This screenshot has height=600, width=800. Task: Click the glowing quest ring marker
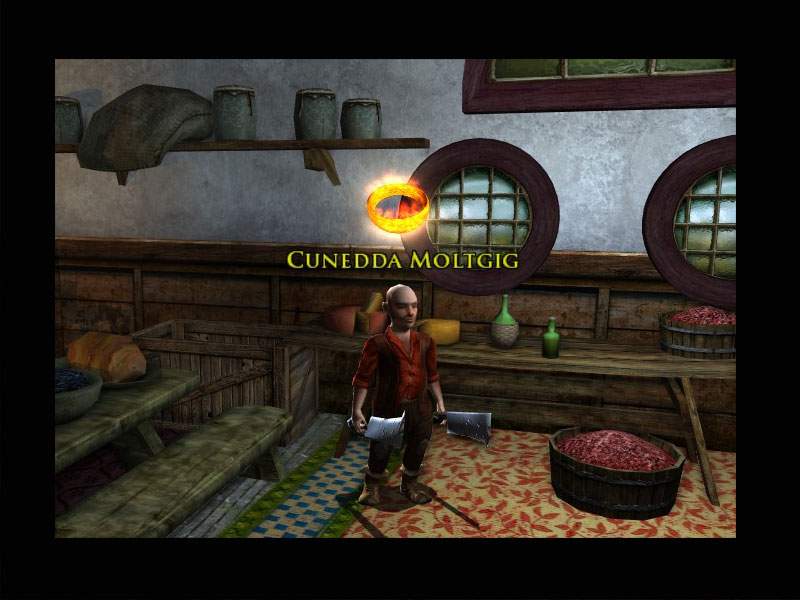pyautogui.click(x=397, y=204)
